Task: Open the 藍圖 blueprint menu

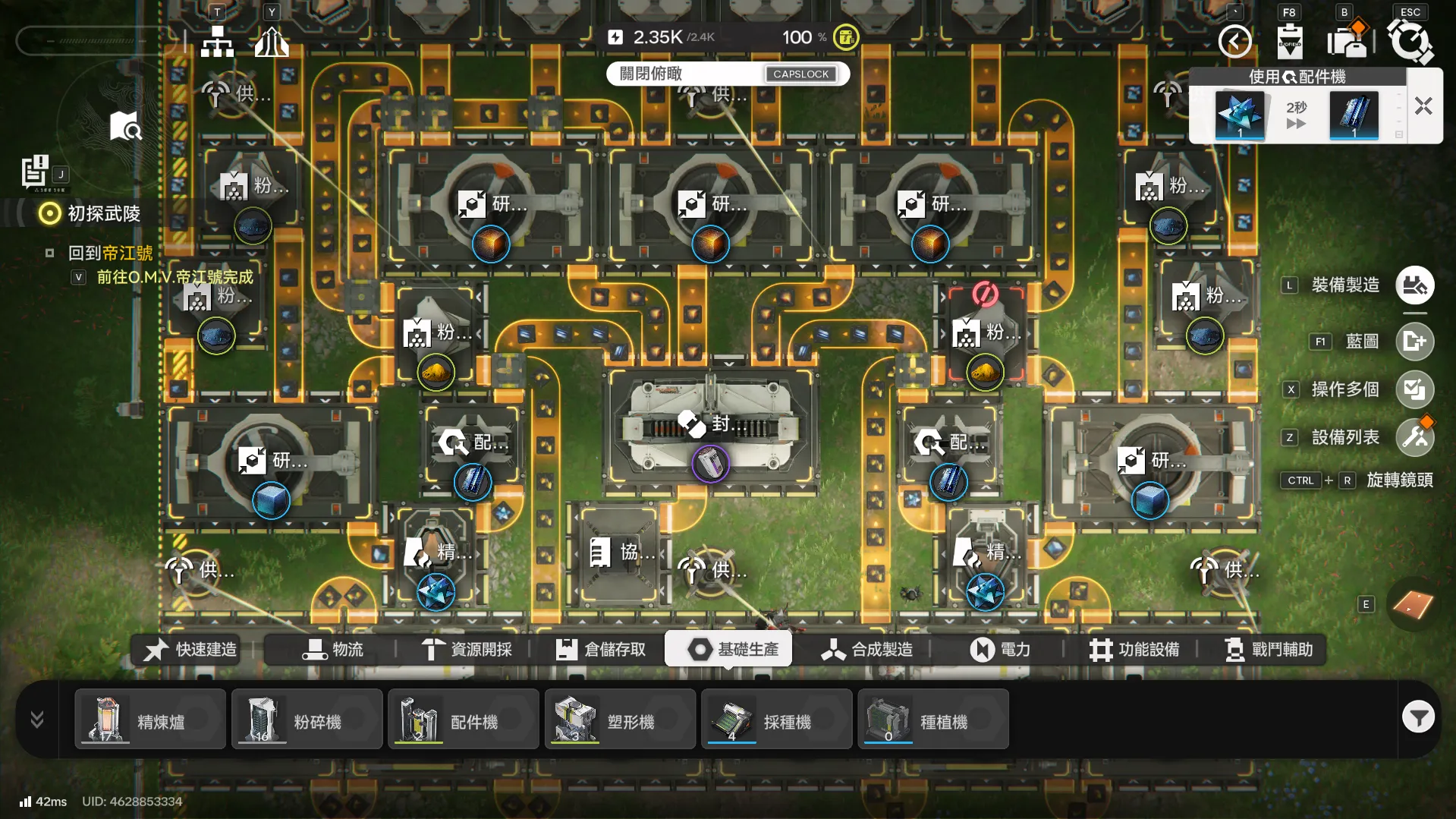Action: 1414,342
